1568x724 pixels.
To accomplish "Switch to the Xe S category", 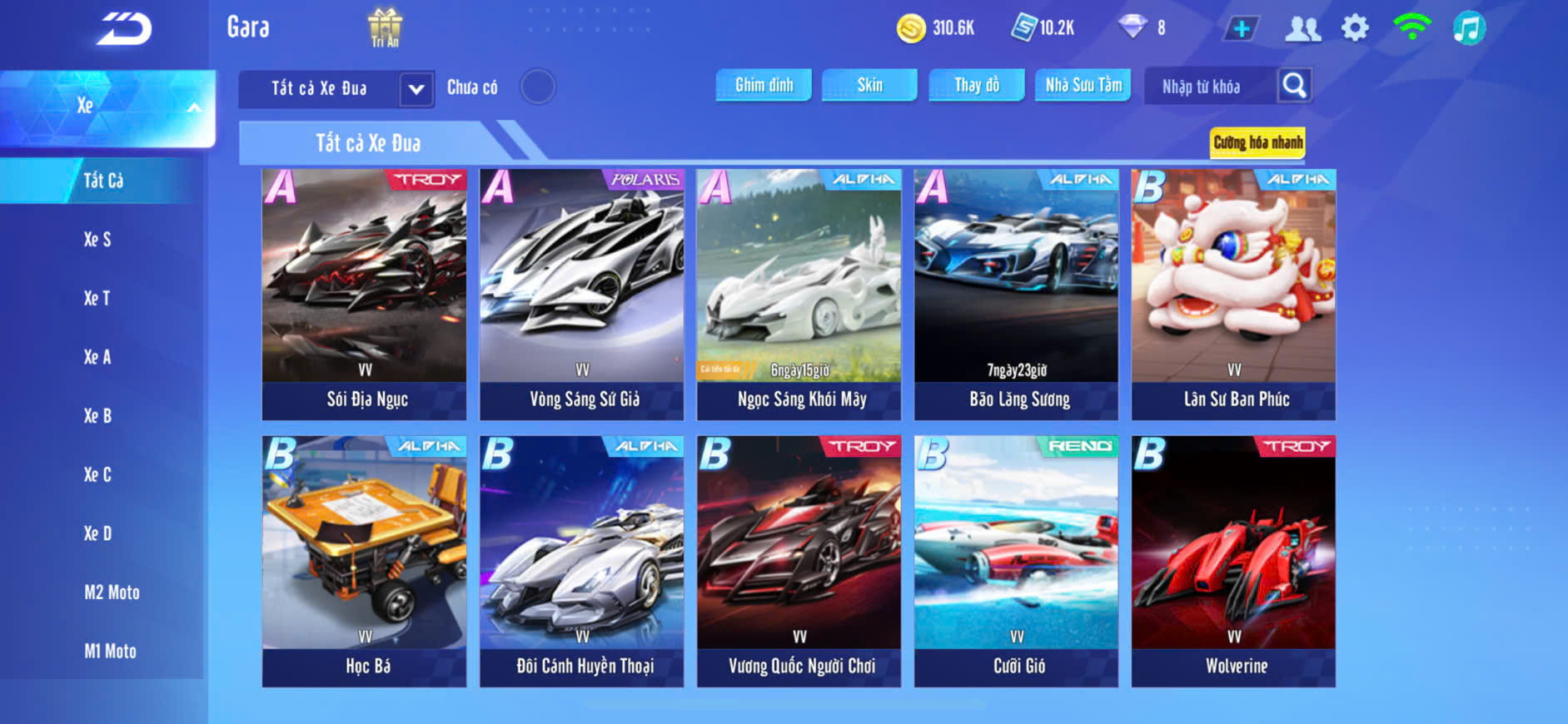I will [97, 240].
